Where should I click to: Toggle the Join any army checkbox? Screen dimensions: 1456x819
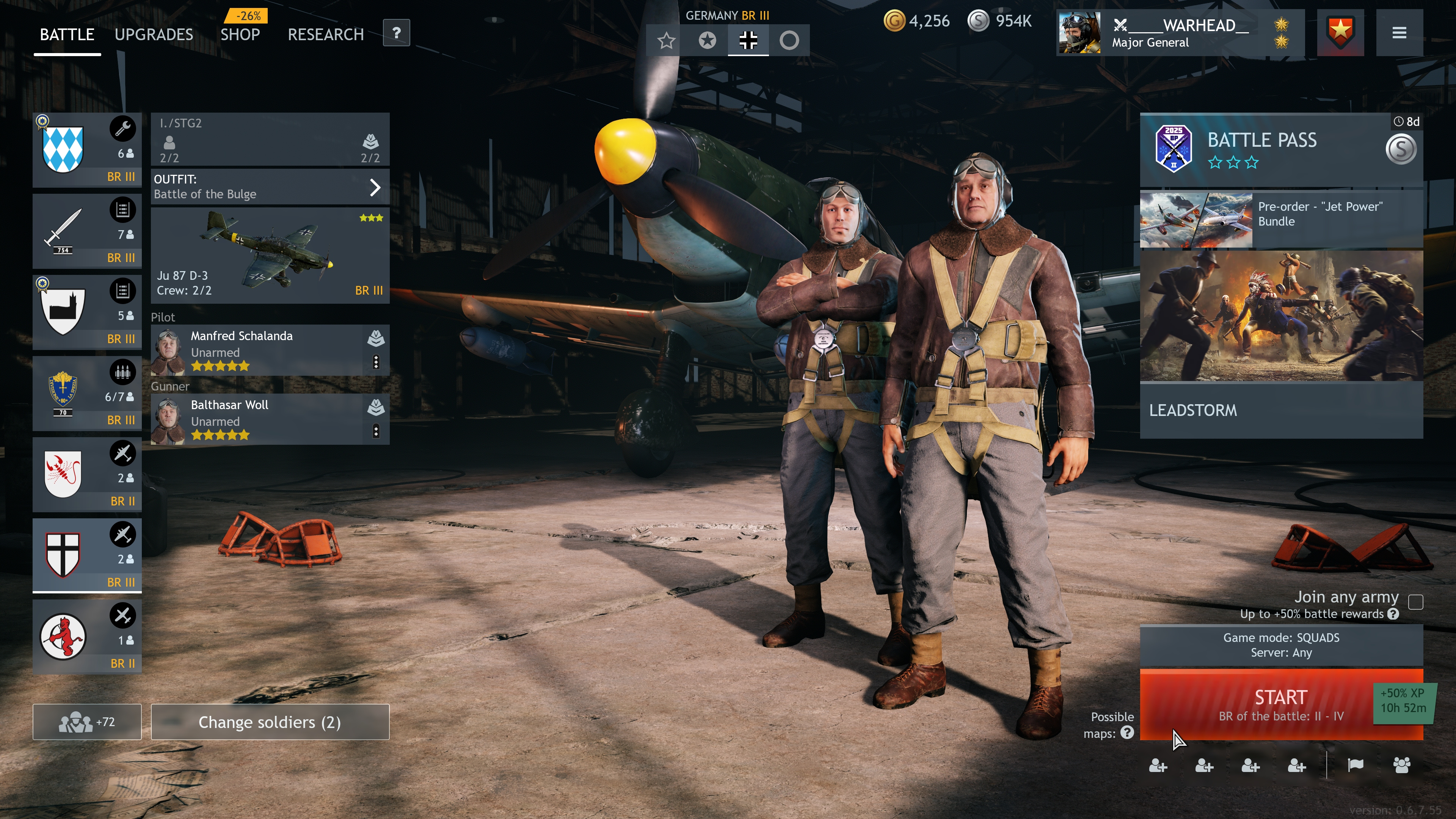pos(1415,602)
